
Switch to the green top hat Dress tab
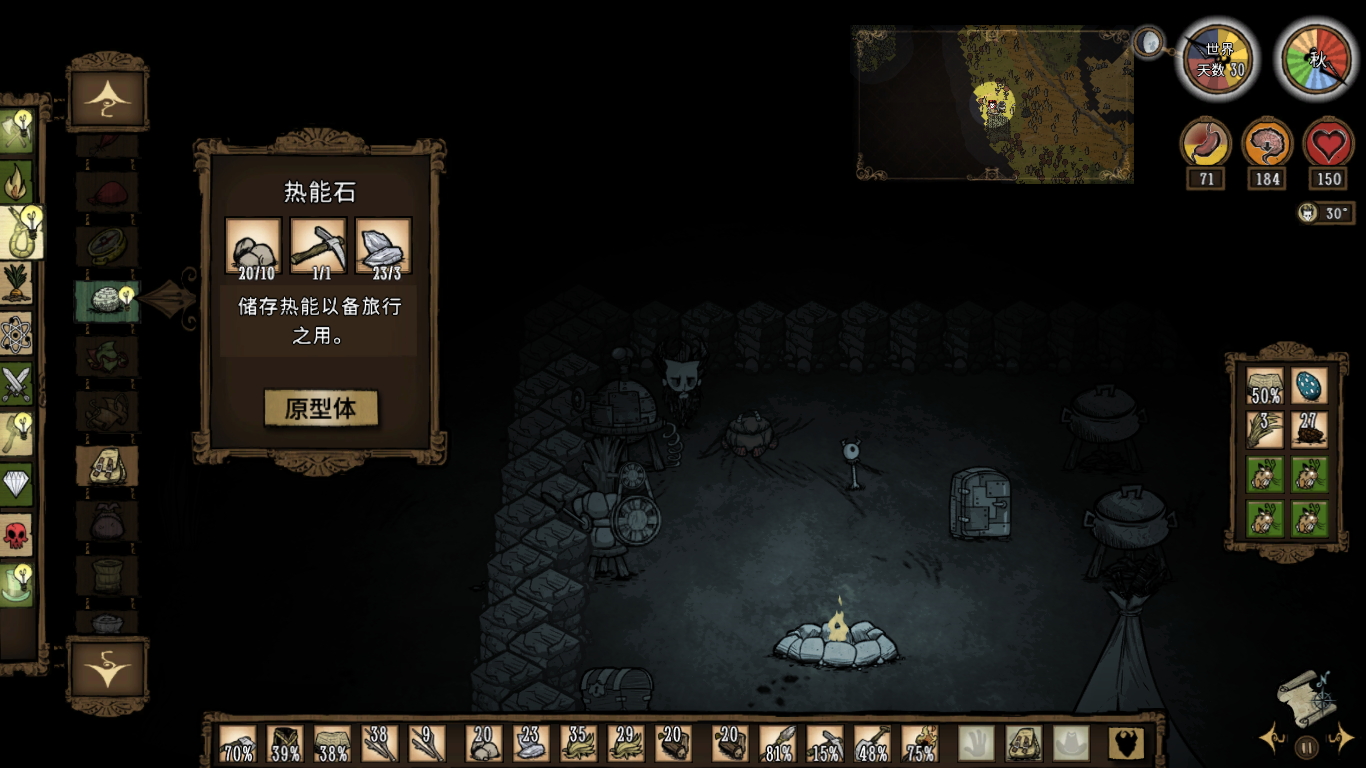click(17, 585)
